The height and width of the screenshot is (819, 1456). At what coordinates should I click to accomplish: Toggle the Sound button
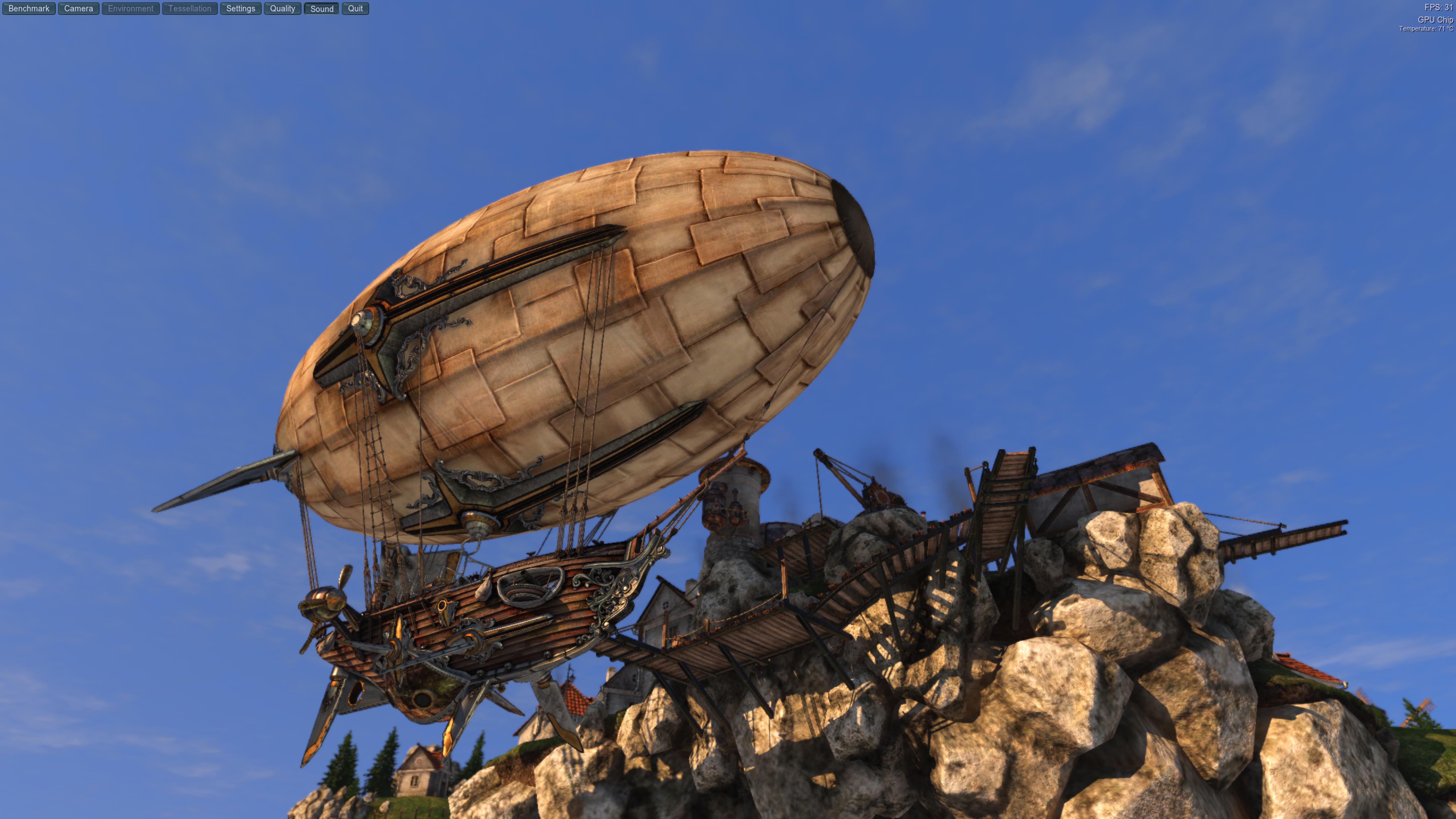click(x=322, y=9)
